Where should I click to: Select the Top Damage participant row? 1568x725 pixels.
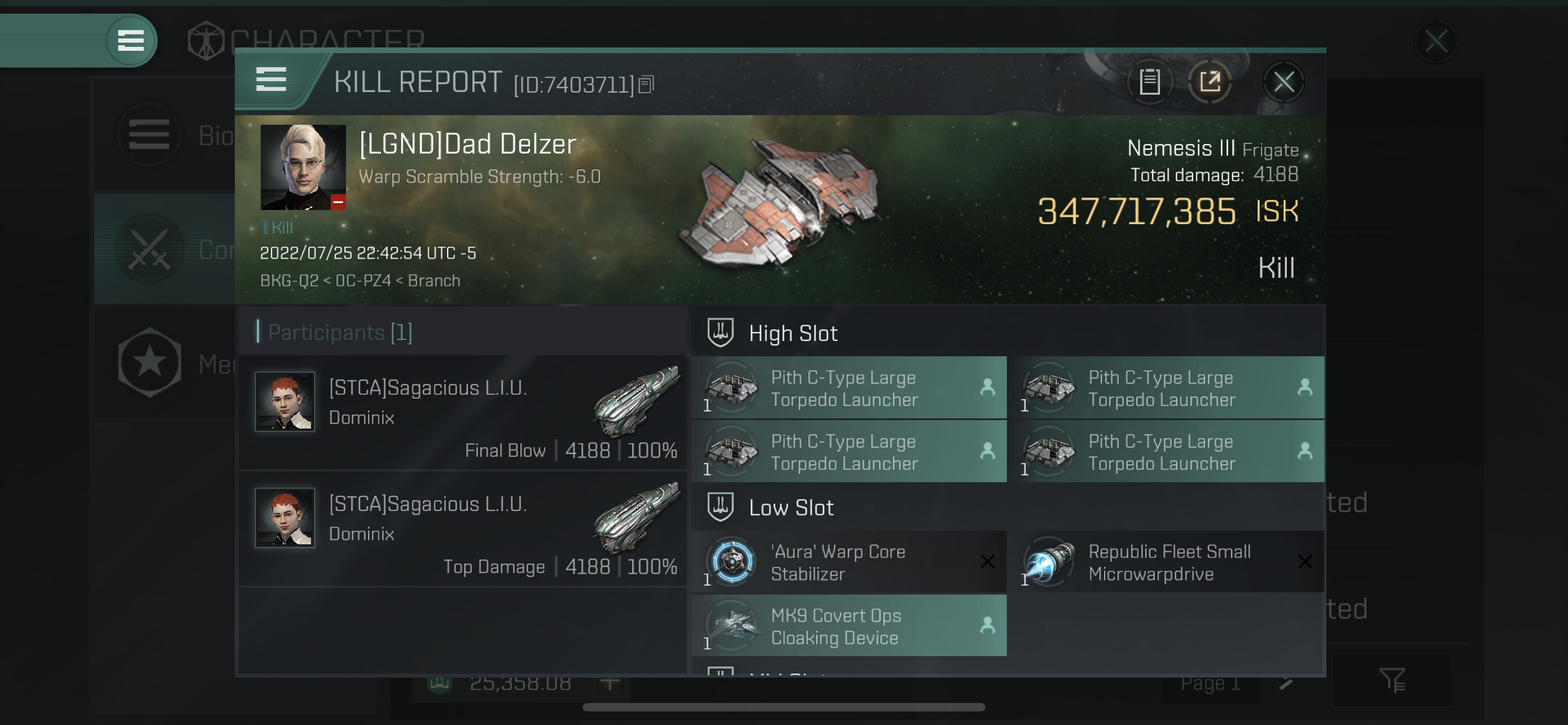[463, 529]
